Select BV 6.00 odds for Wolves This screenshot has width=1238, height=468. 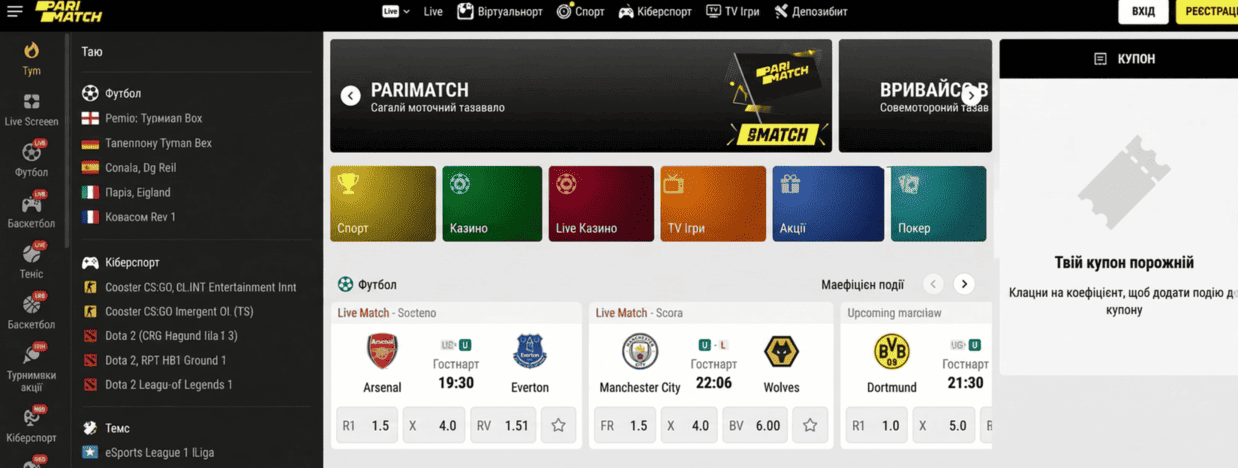(x=755, y=426)
